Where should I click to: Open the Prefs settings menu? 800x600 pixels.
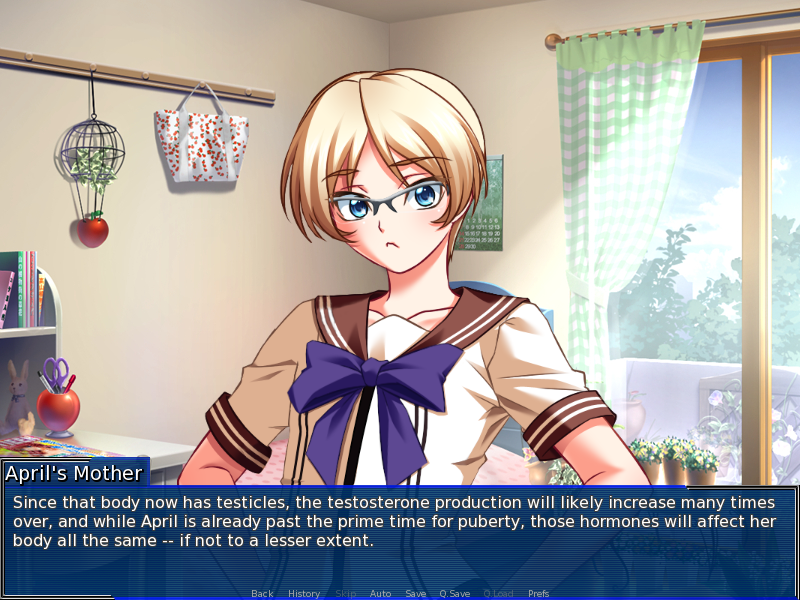pyautogui.click(x=538, y=593)
